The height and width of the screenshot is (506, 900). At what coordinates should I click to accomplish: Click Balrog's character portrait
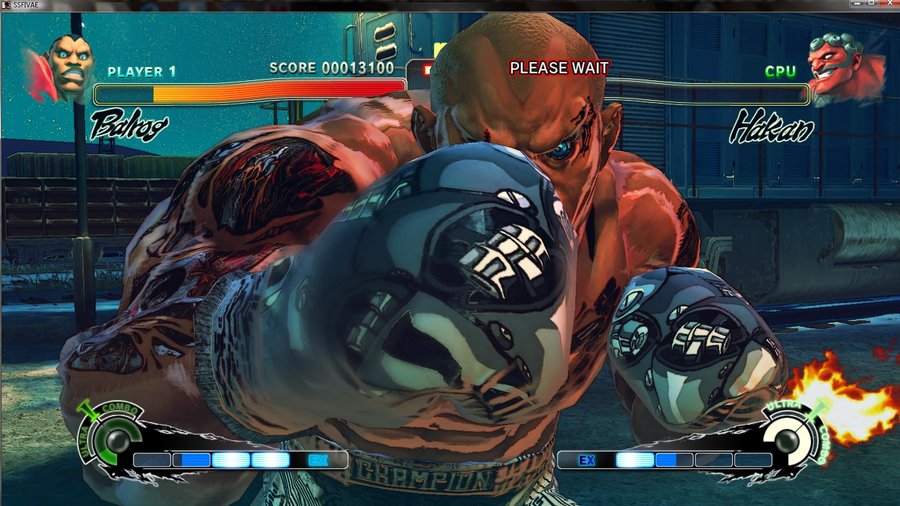pos(68,66)
